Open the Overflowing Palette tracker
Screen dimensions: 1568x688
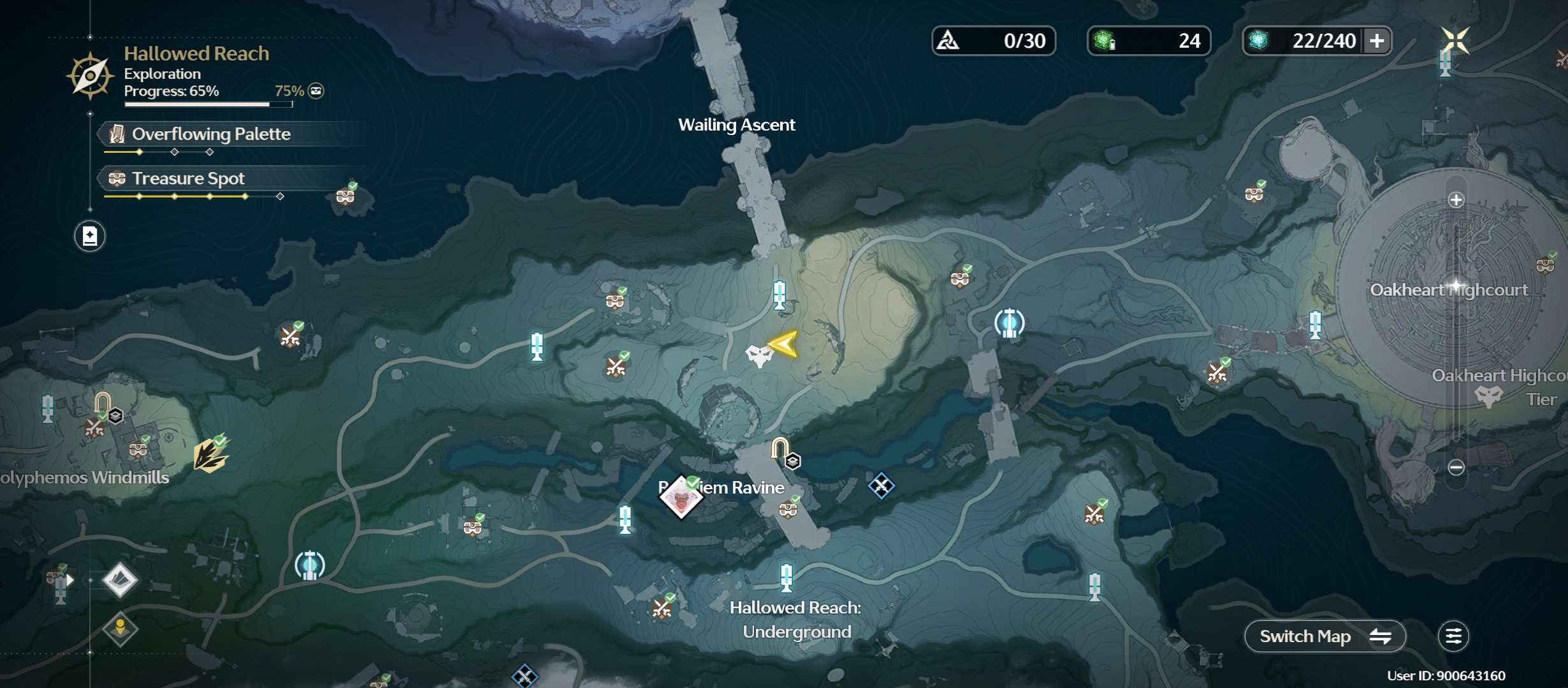(x=210, y=134)
